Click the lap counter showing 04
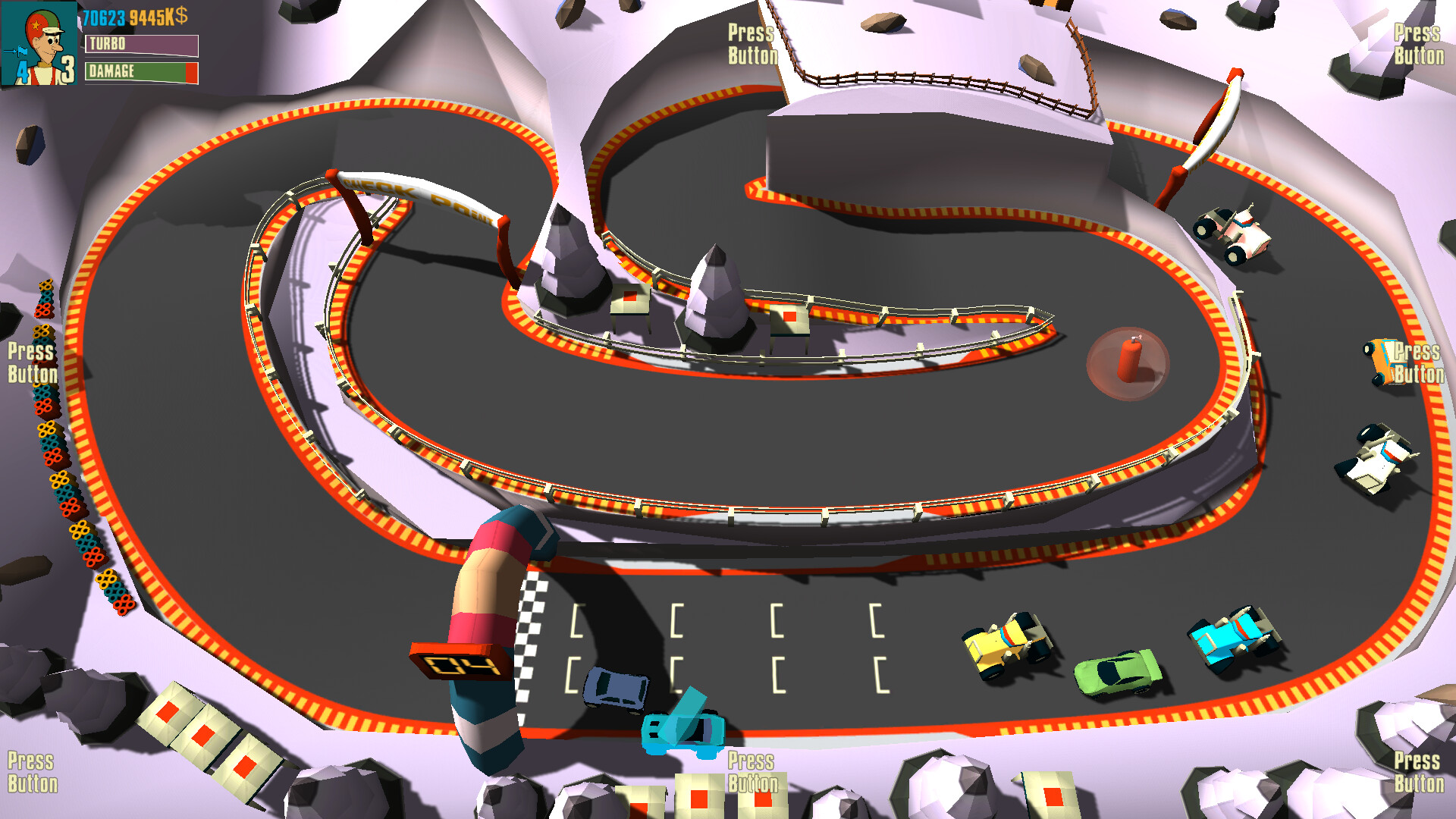The width and height of the screenshot is (1456, 819). 459,662
